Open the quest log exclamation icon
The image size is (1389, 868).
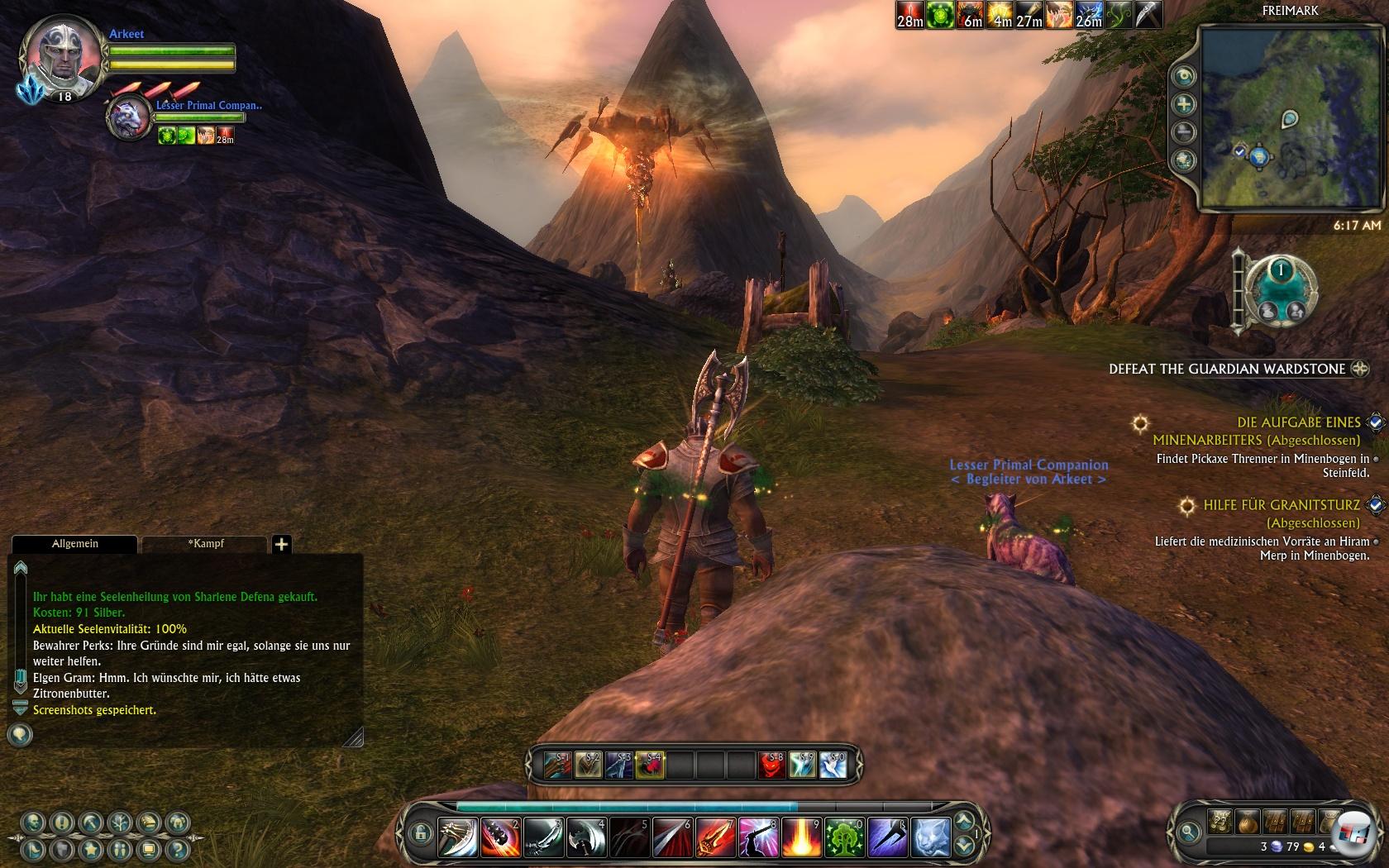coord(62,822)
